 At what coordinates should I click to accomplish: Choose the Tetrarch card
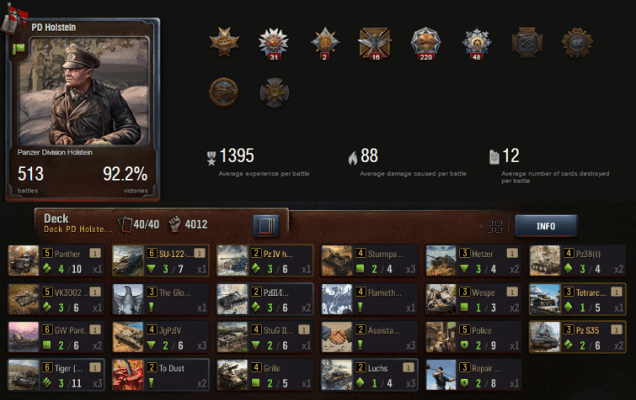click(577, 298)
